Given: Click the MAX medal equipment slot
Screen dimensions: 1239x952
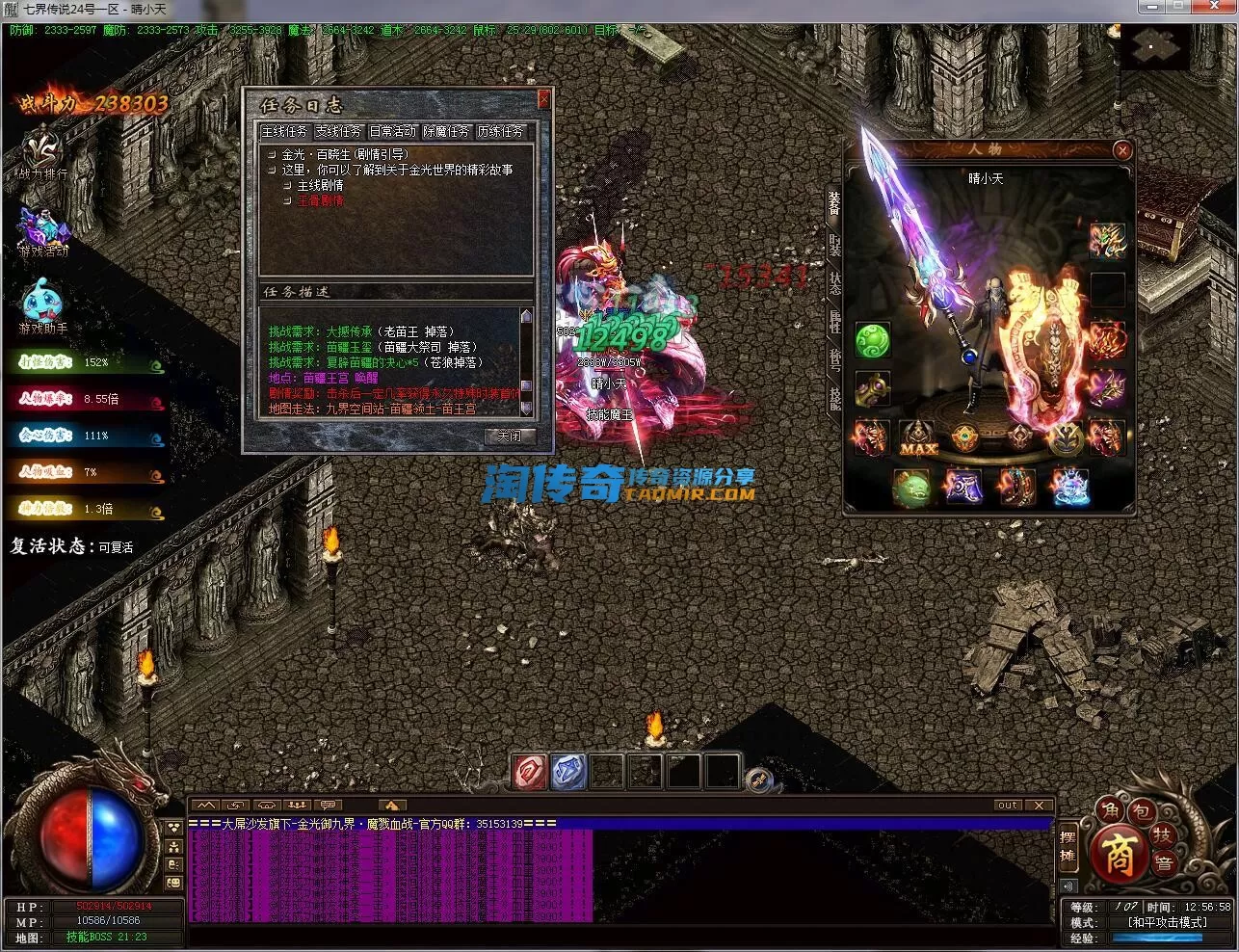Looking at the screenshot, I should point(918,438).
